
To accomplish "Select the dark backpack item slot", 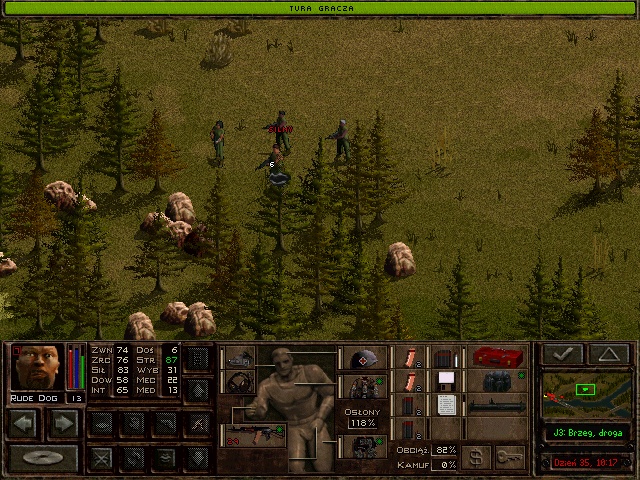I will click(x=495, y=380).
